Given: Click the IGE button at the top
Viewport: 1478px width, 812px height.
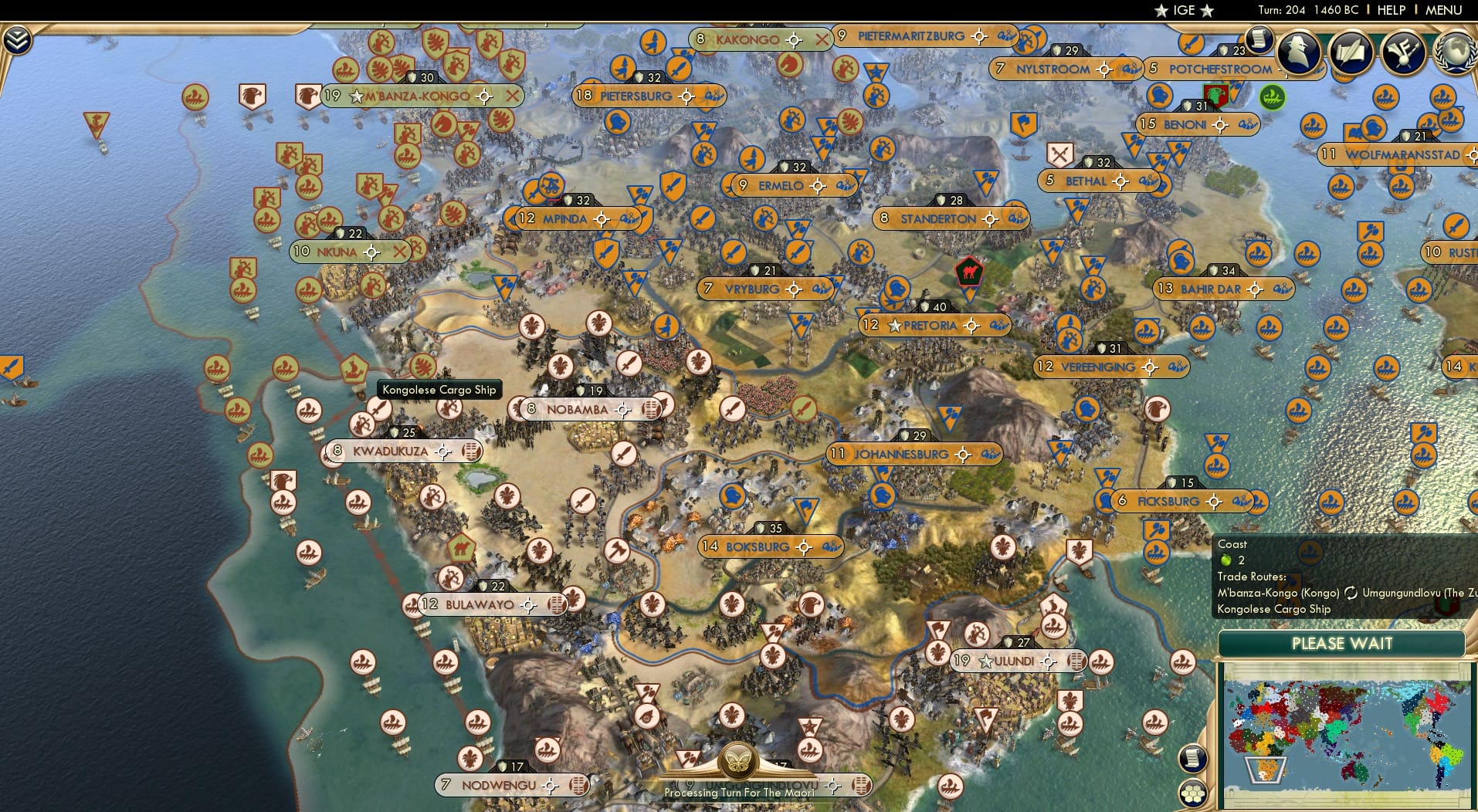Looking at the screenshot, I should coord(1184,10).
